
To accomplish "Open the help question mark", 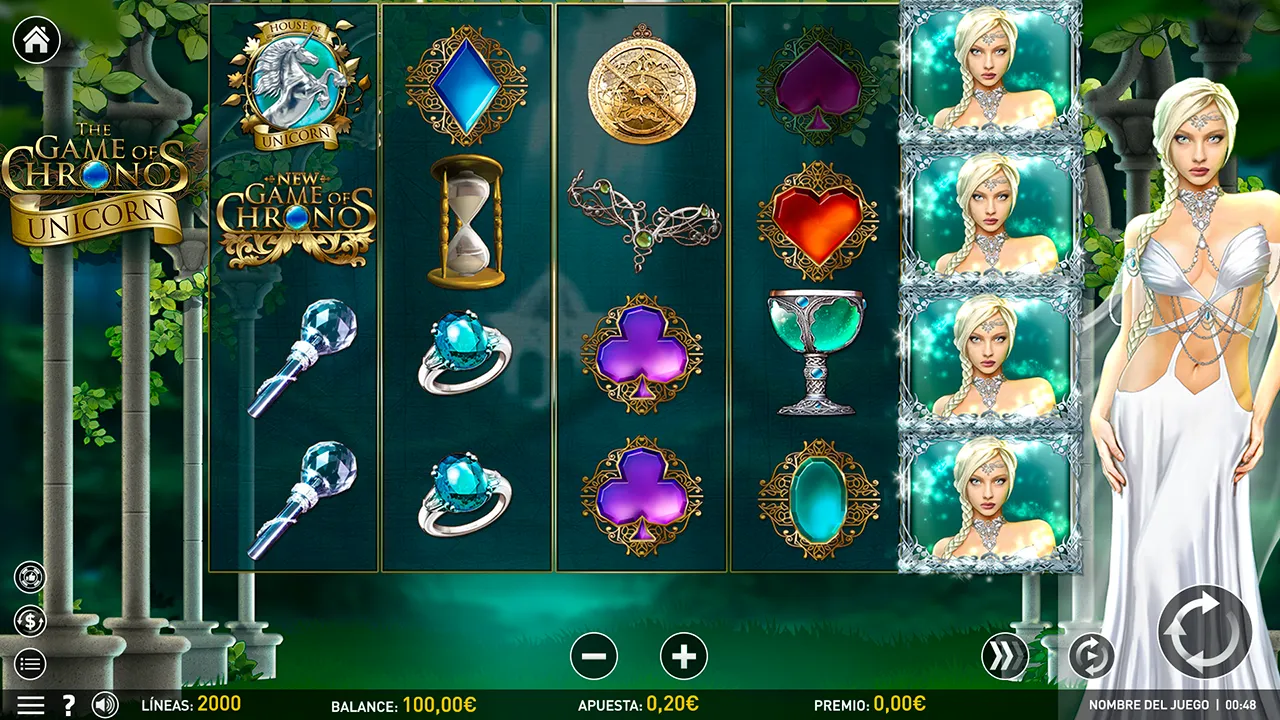I will point(69,705).
